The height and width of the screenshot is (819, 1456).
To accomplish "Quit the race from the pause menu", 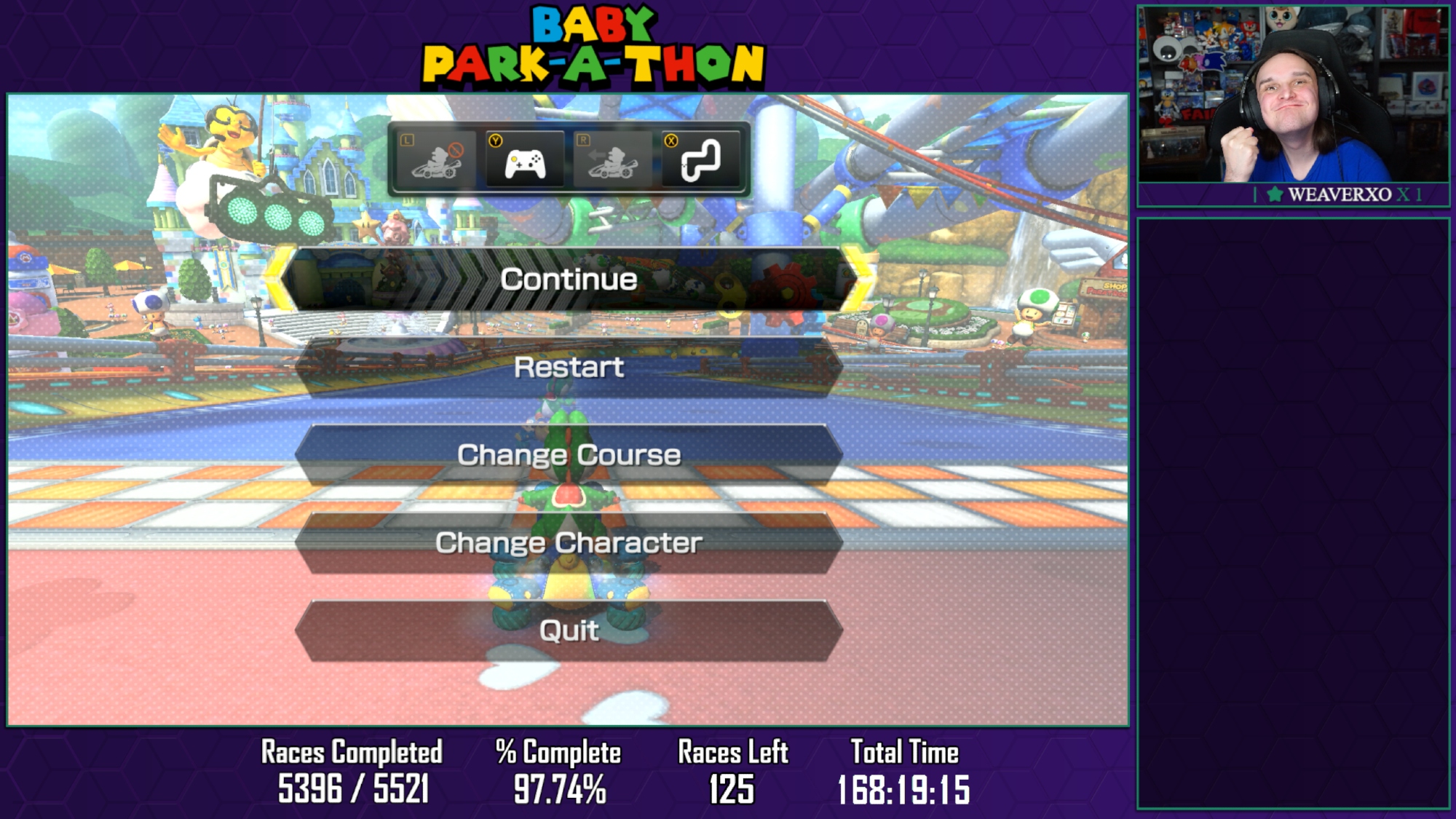I will coord(569,630).
